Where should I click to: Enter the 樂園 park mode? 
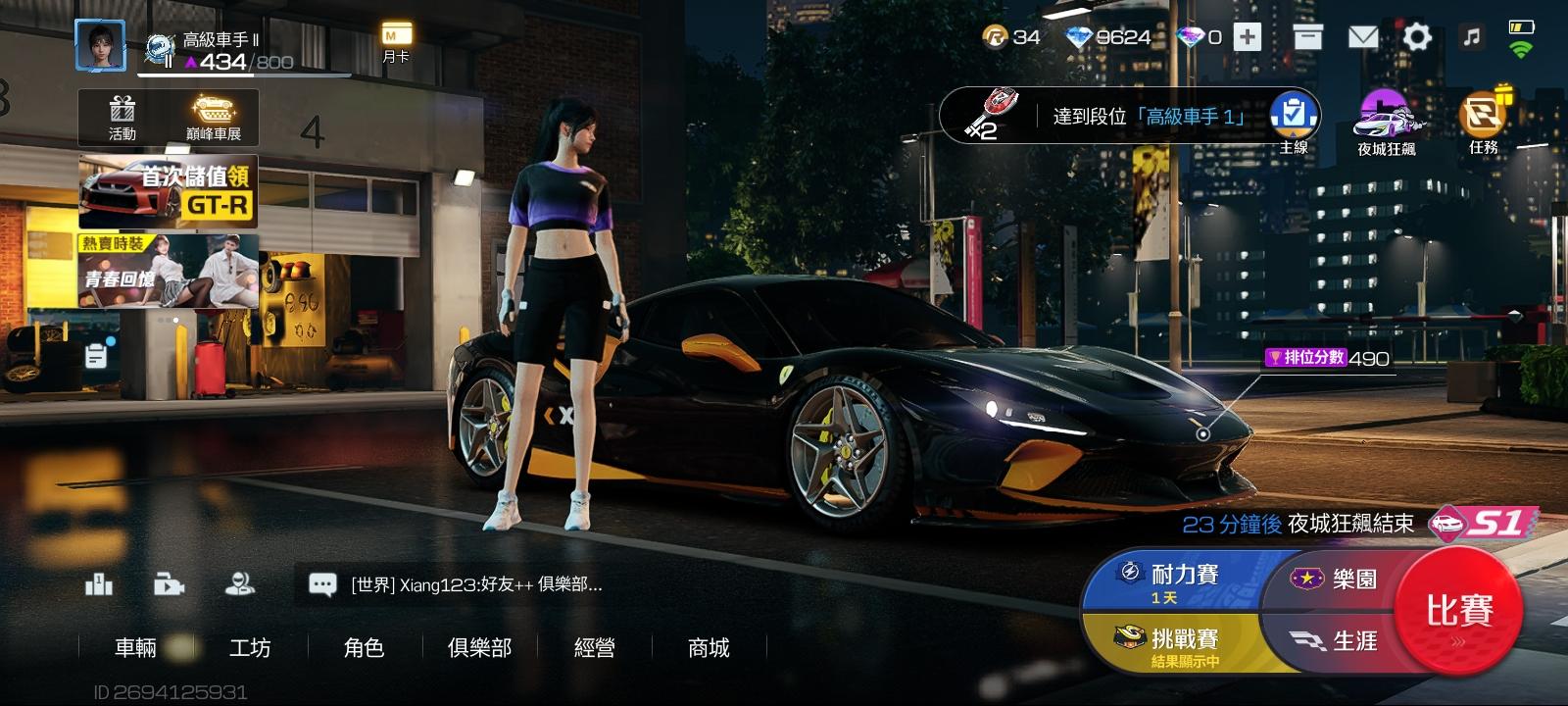click(x=1338, y=580)
